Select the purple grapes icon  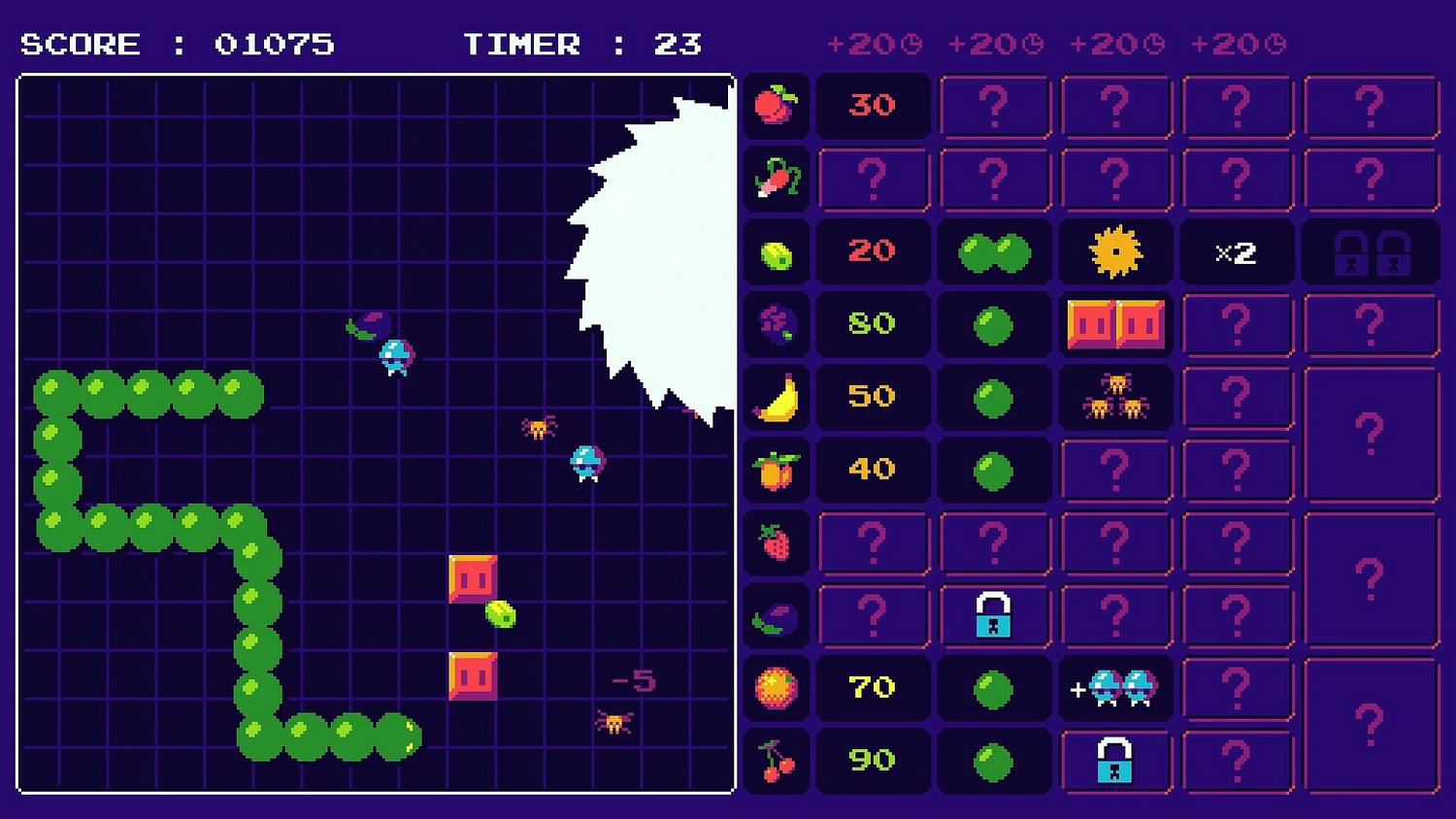pos(776,324)
